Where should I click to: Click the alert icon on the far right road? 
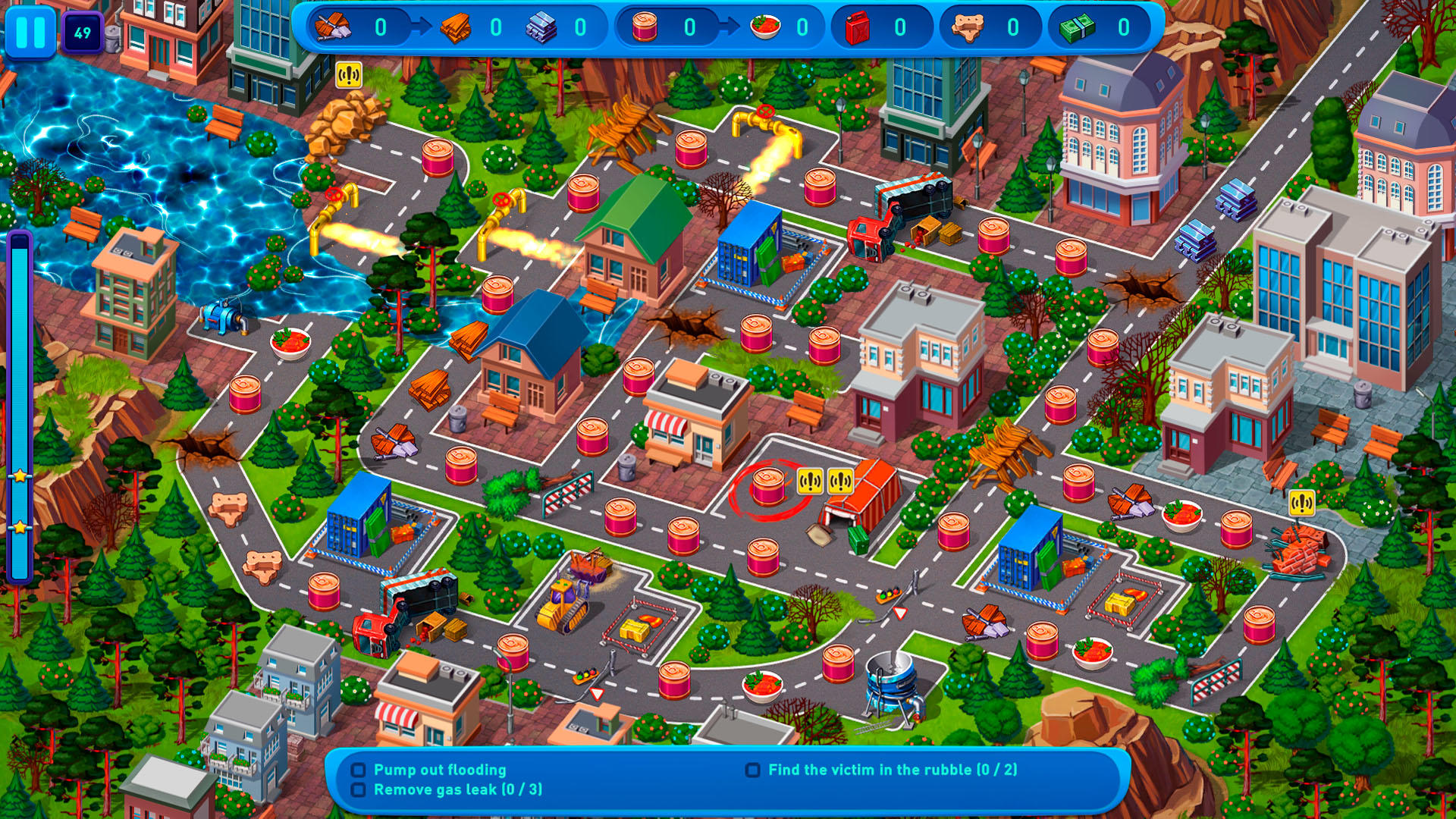1302,501
